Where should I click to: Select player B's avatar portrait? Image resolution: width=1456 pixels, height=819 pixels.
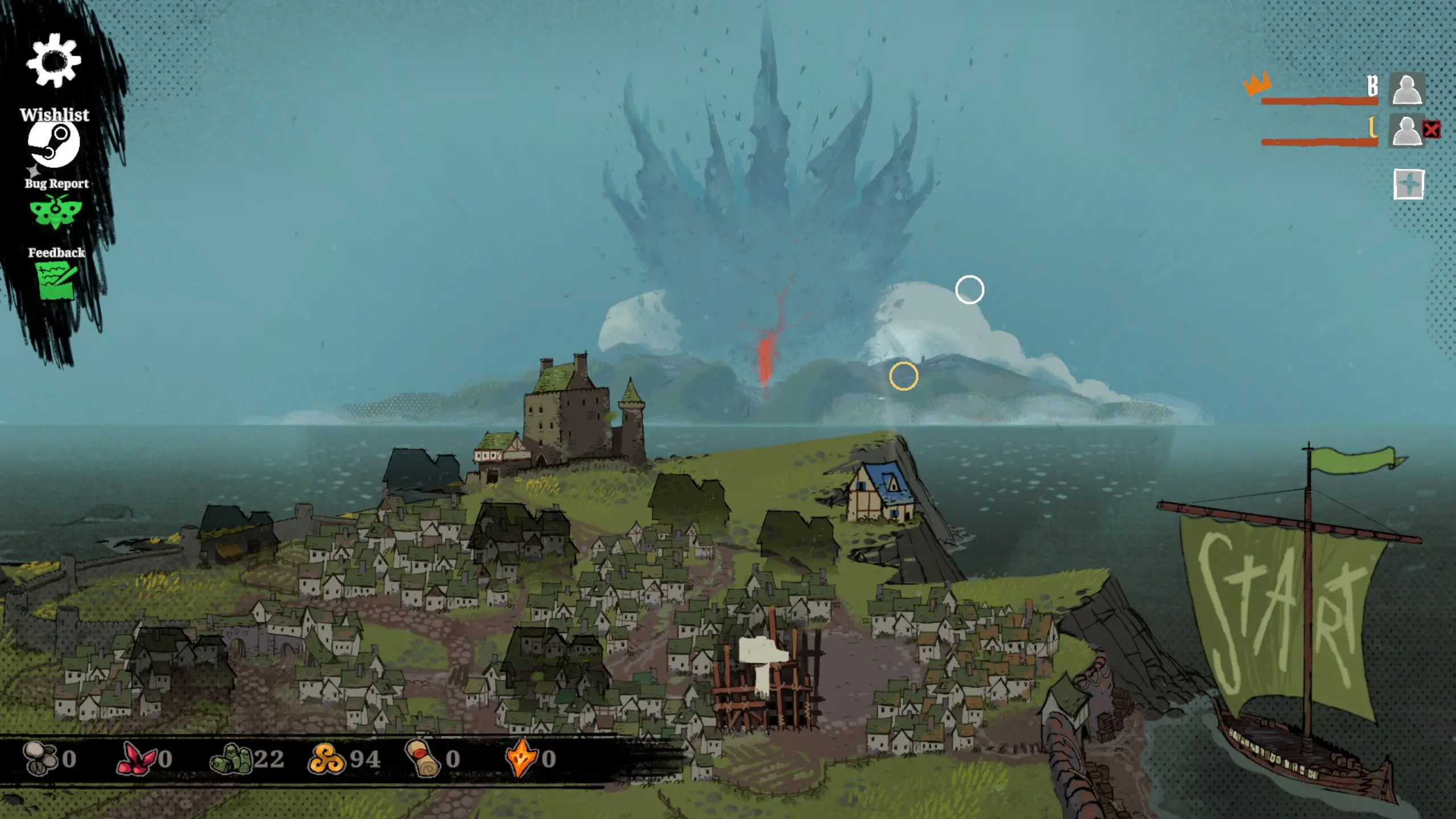(x=1407, y=89)
